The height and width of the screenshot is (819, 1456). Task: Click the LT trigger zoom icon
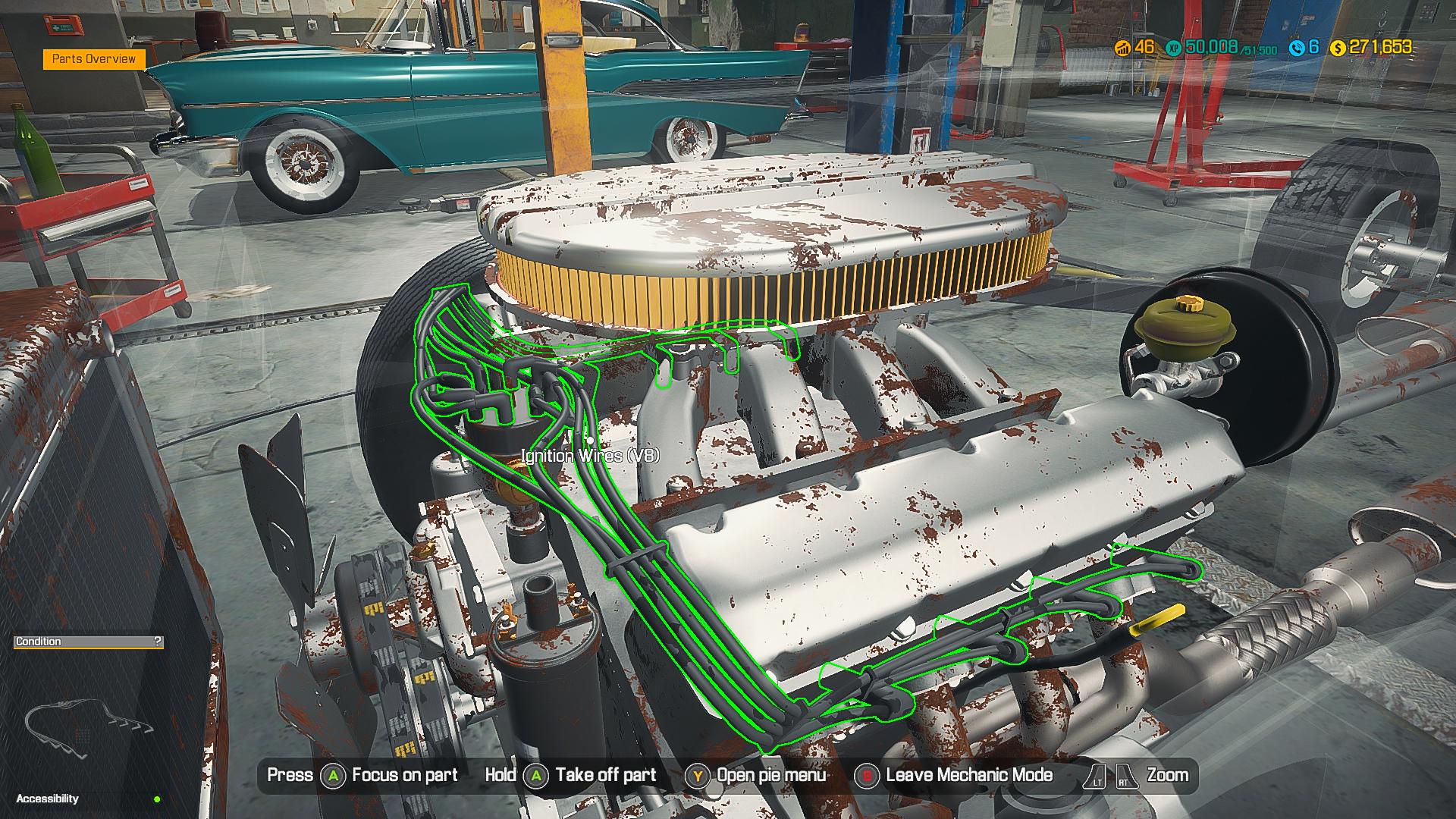coord(1094,775)
